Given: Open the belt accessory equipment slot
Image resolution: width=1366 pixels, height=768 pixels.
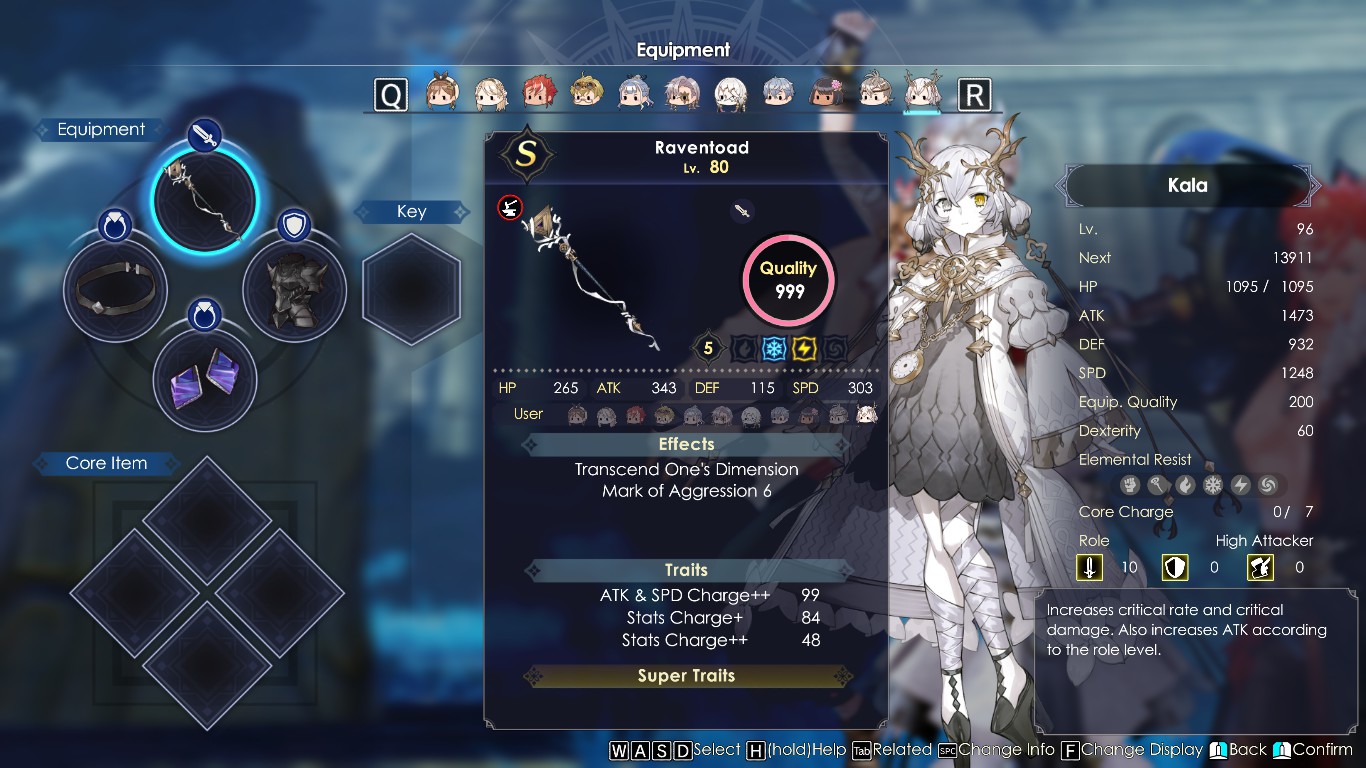Looking at the screenshot, I should coord(114,289).
